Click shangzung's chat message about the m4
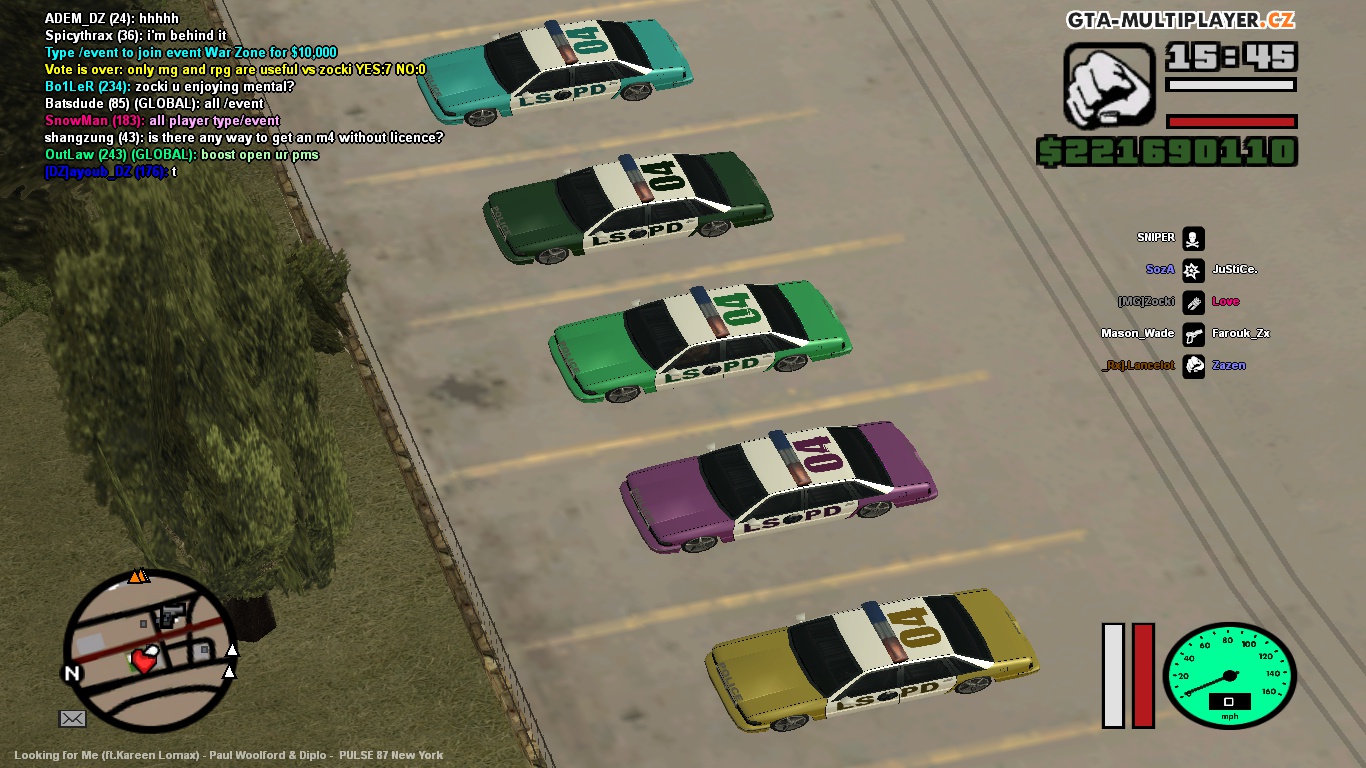 pyautogui.click(x=243, y=137)
